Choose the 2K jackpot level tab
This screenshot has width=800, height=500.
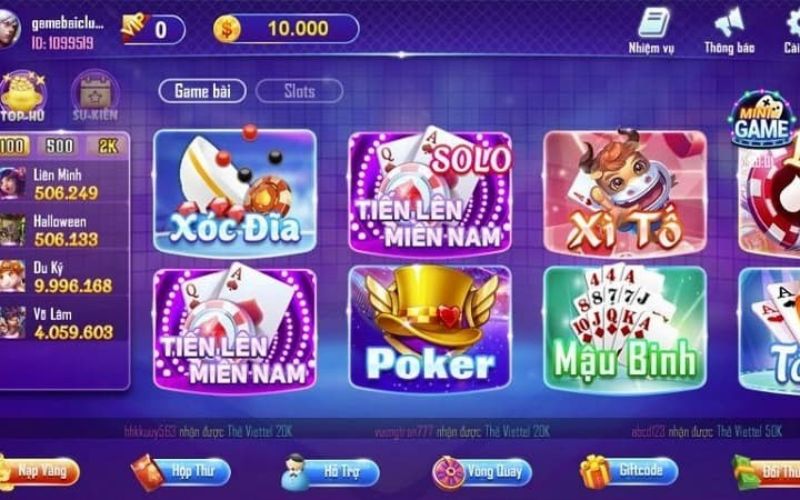coord(107,146)
